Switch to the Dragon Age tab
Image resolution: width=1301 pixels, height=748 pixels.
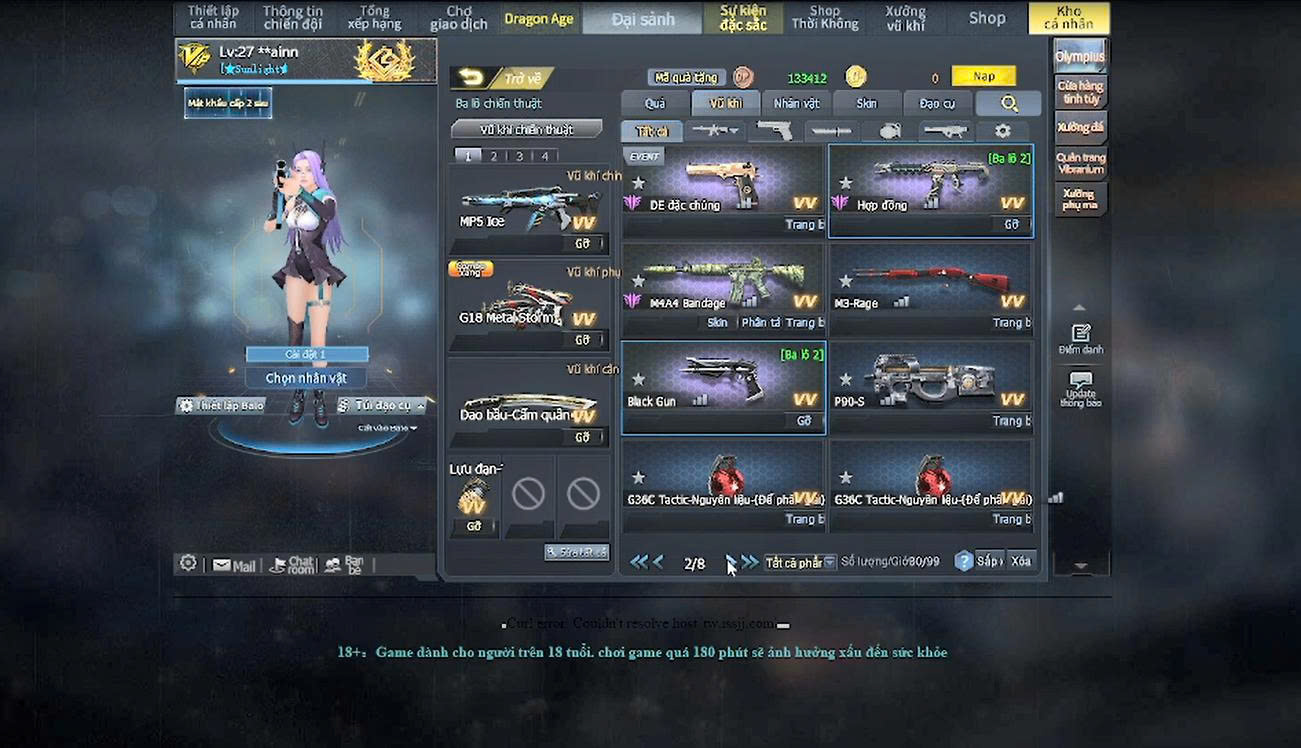pyautogui.click(x=539, y=19)
